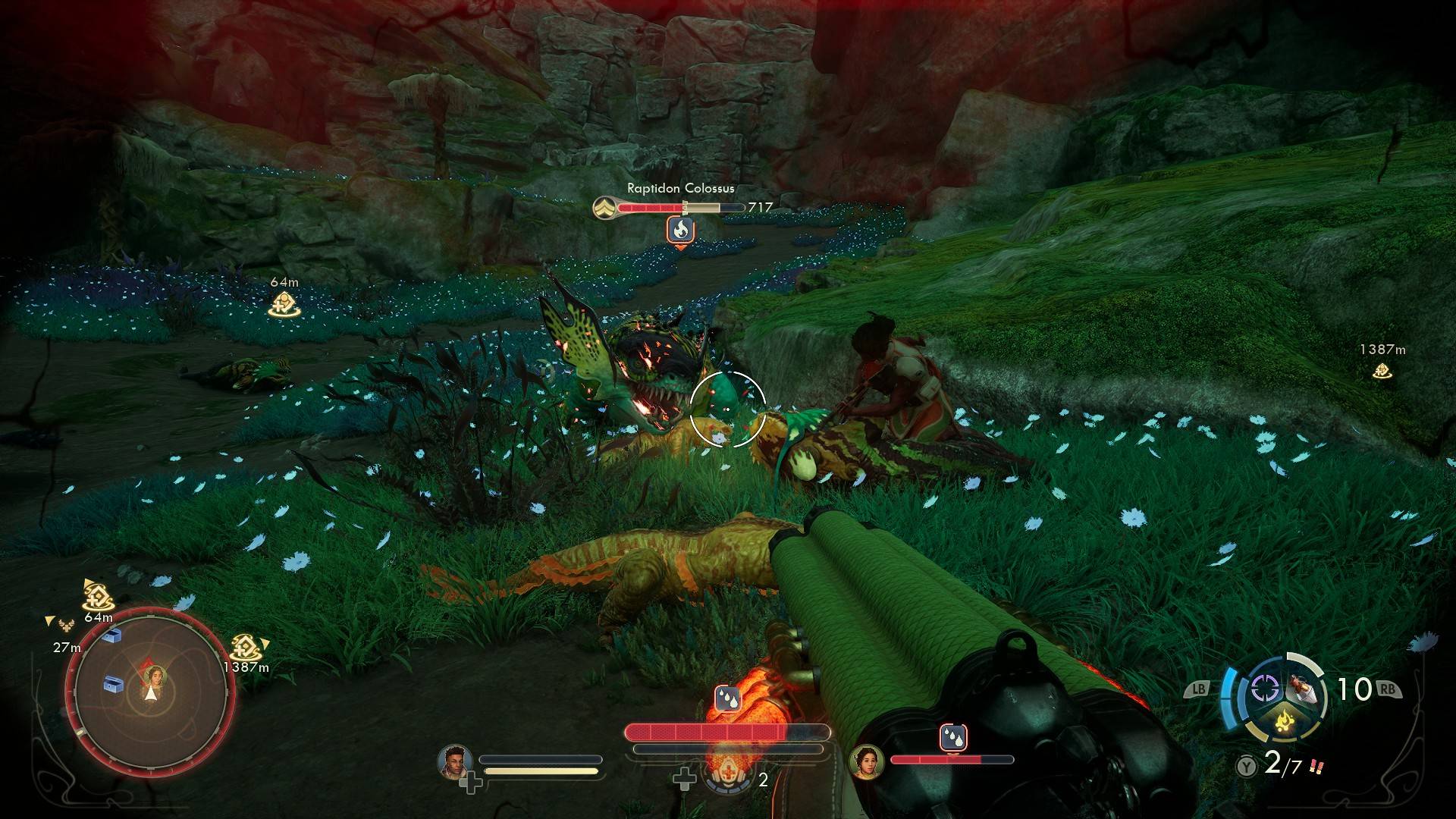
Task: Activate the yellow flame ability
Action: [1284, 719]
